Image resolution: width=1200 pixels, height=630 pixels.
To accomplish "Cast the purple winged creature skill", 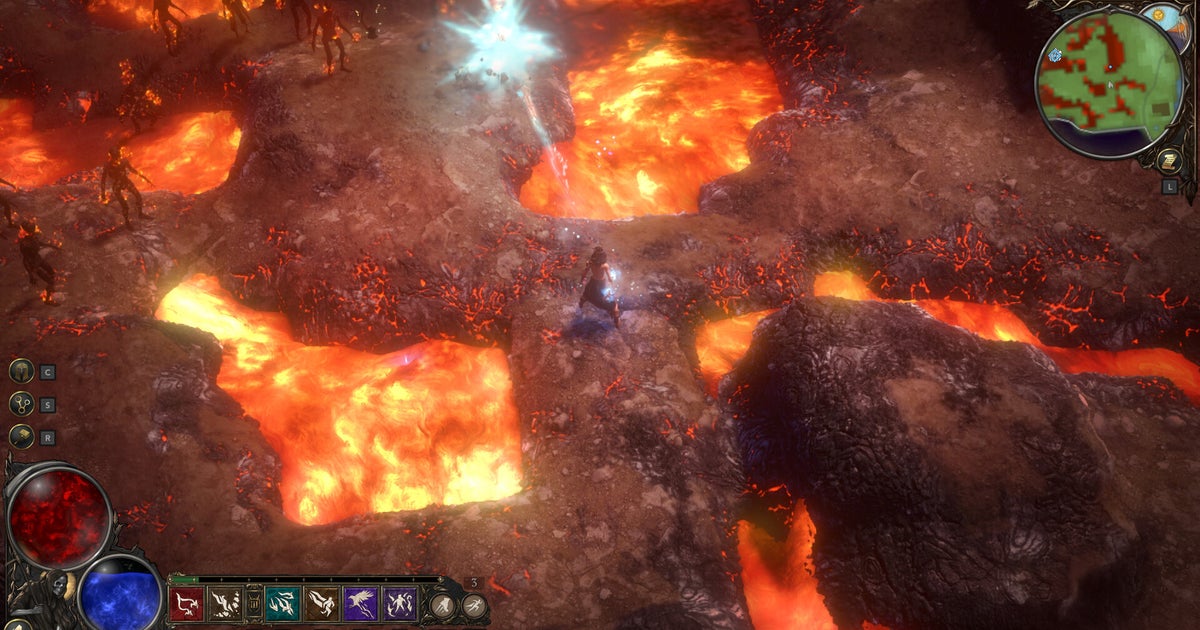I will click(x=361, y=604).
